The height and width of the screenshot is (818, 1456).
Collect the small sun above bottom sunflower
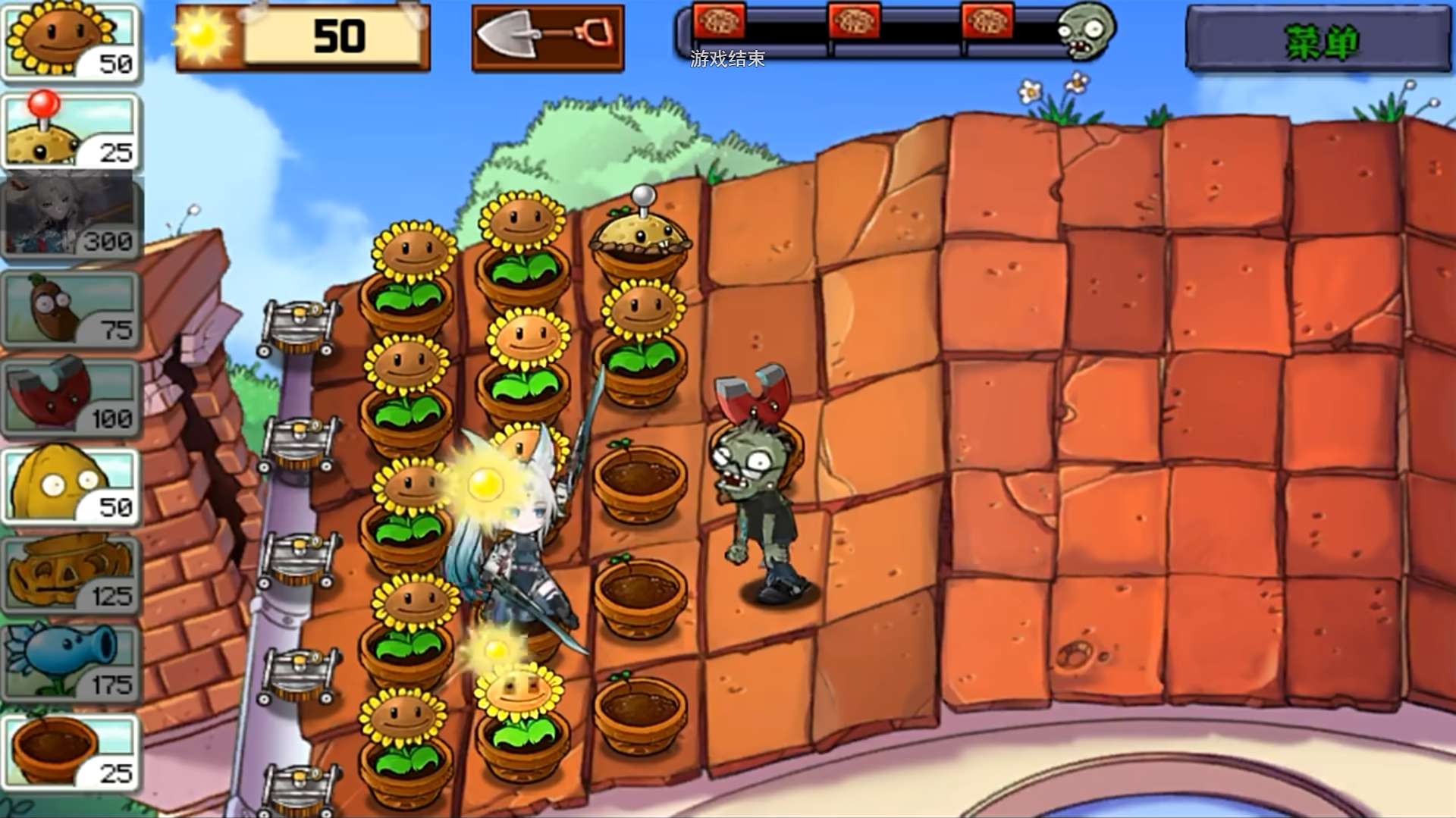497,649
